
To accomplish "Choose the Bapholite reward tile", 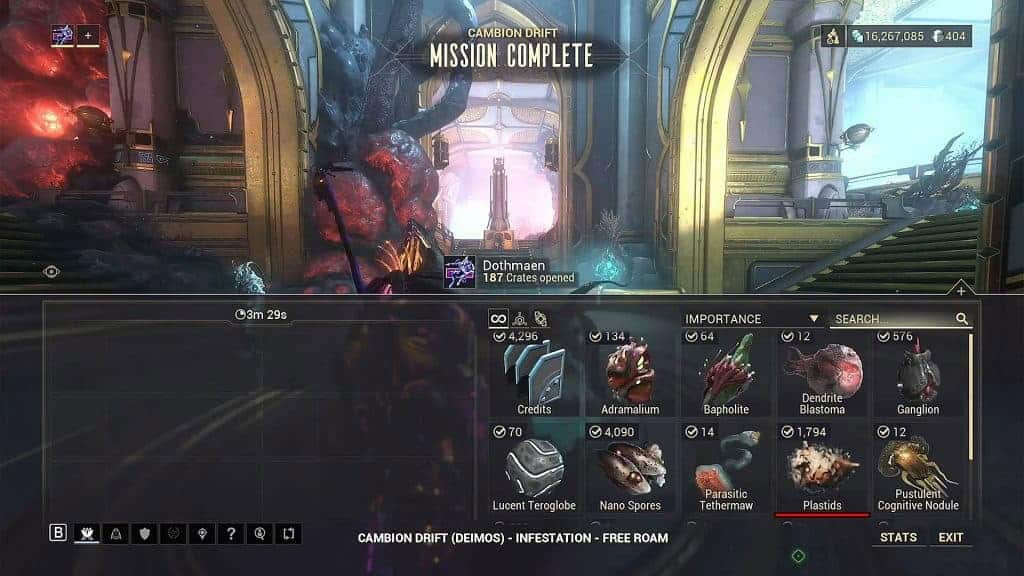I will tap(726, 374).
